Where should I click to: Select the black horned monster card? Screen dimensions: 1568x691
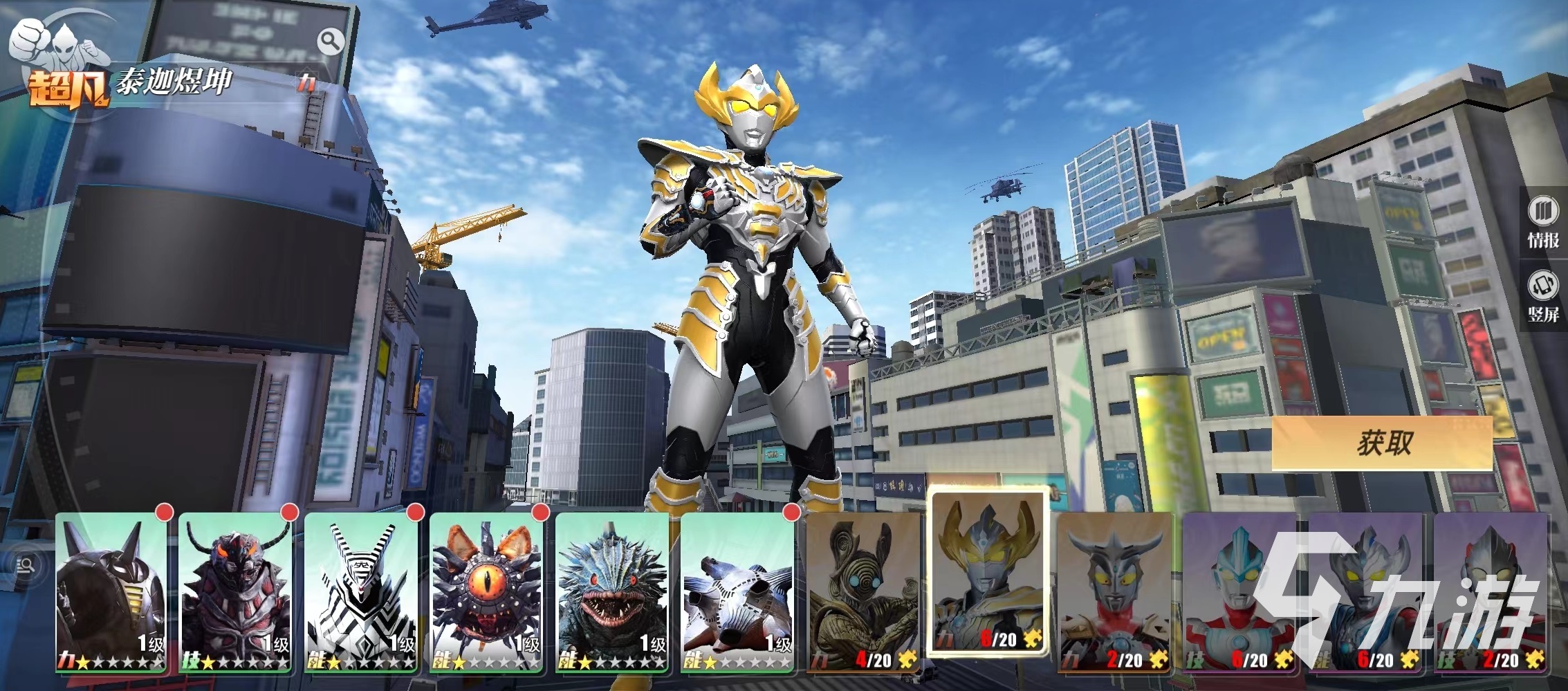click(111, 593)
